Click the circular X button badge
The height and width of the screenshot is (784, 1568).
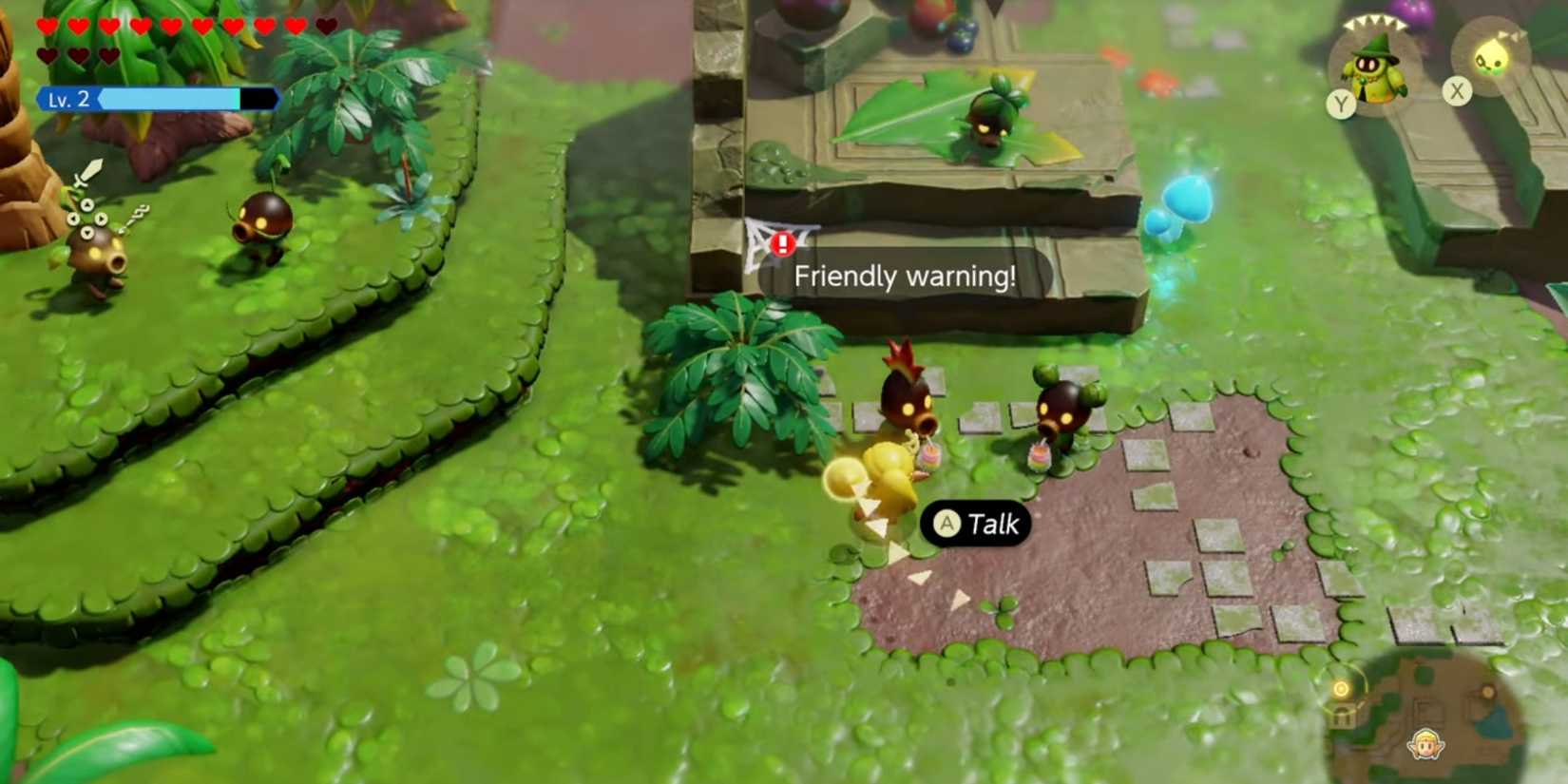click(x=1457, y=90)
